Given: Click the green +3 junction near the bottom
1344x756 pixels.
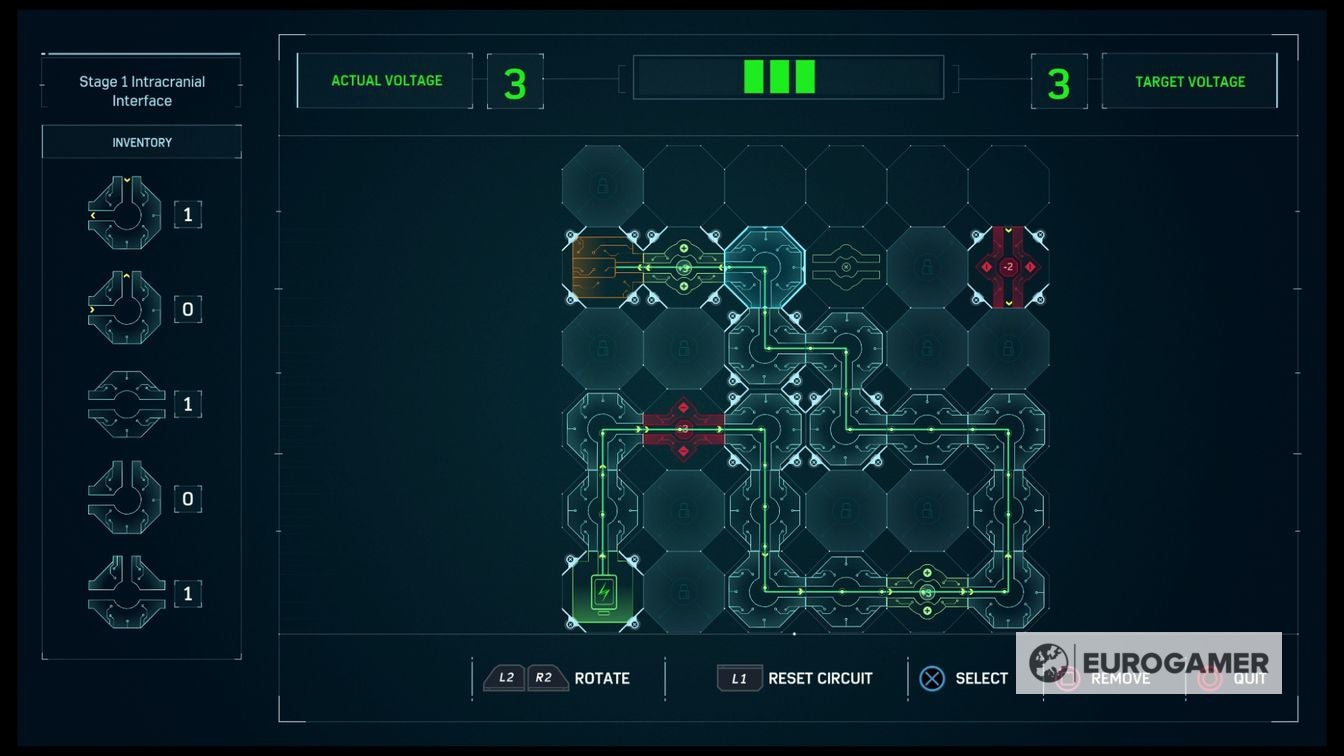Looking at the screenshot, I should [925, 592].
